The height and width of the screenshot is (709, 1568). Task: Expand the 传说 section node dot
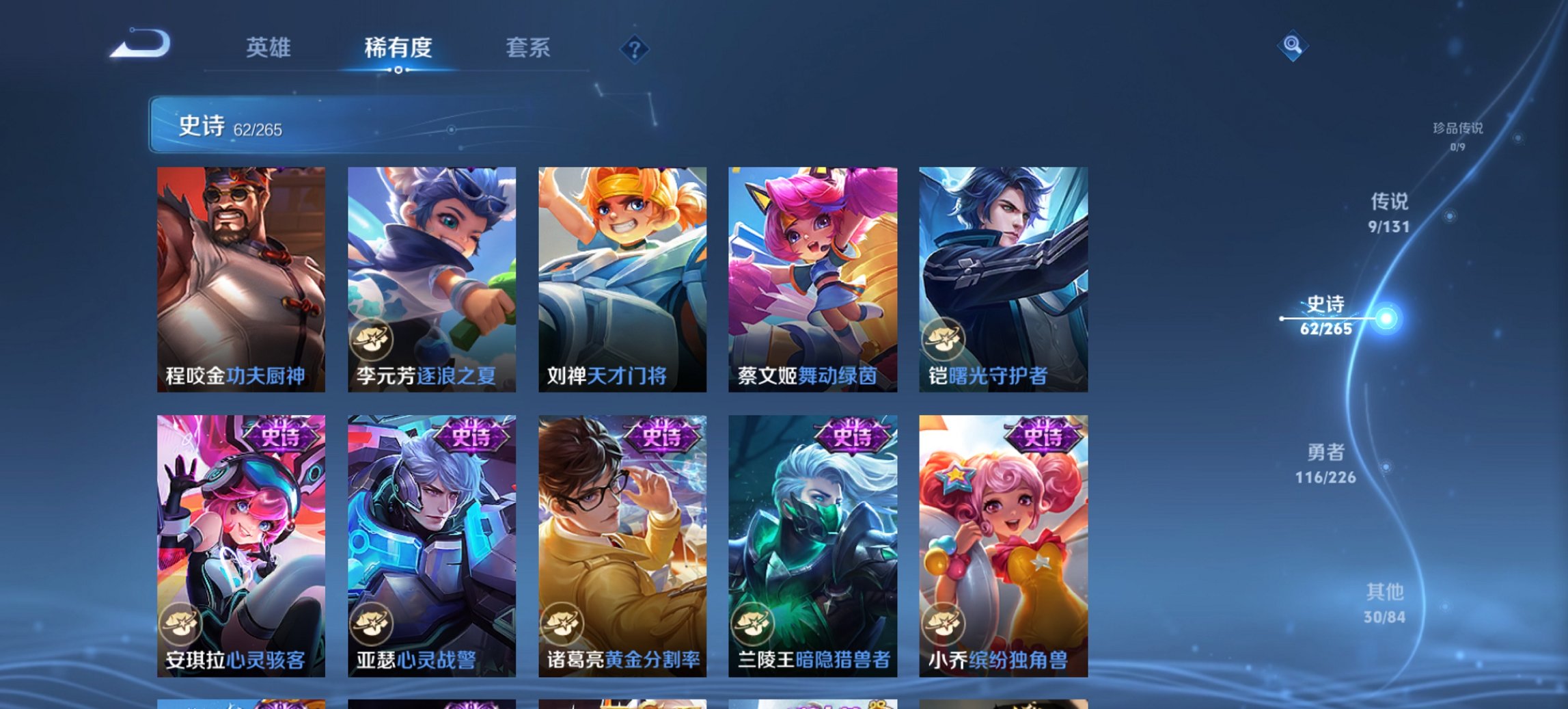(x=1448, y=217)
